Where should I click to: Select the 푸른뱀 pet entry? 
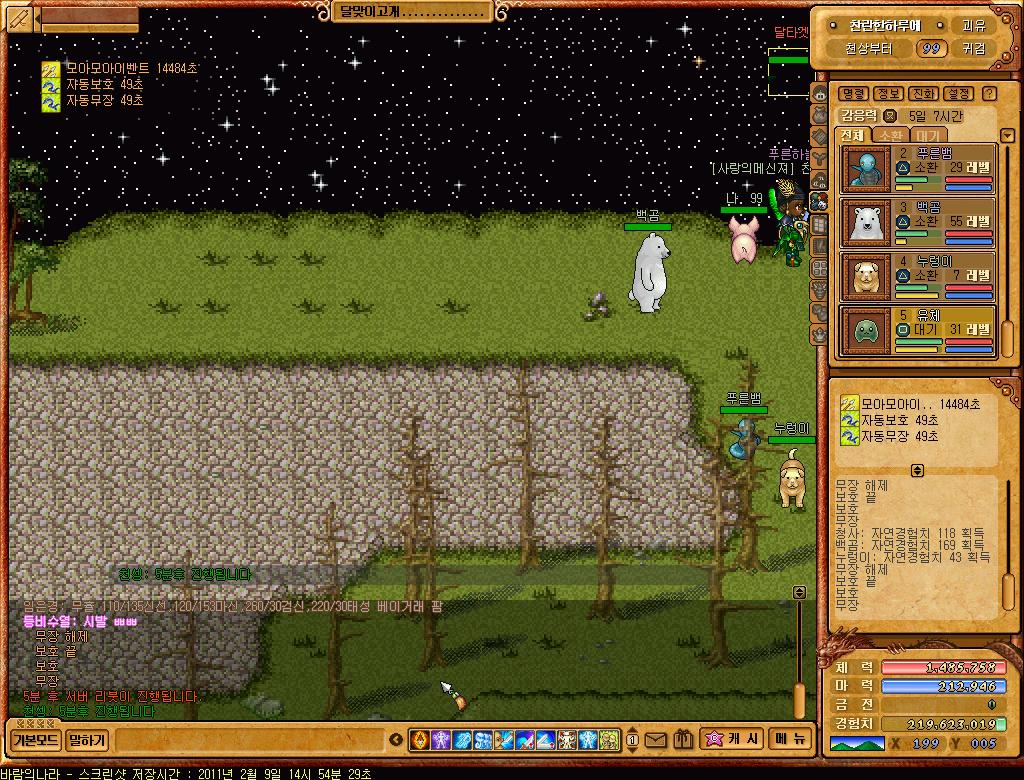point(918,169)
